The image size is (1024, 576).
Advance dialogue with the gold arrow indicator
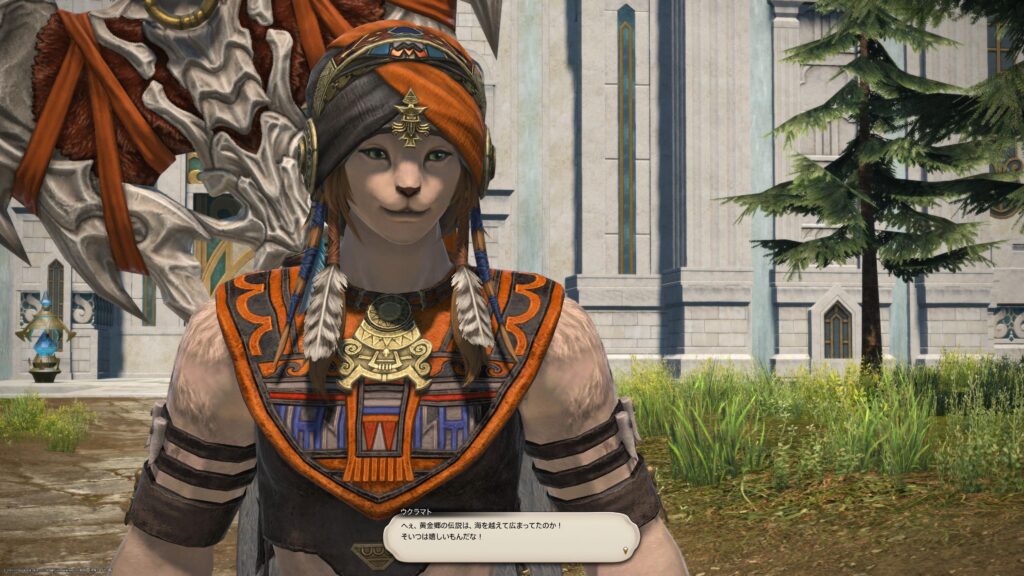coord(626,550)
